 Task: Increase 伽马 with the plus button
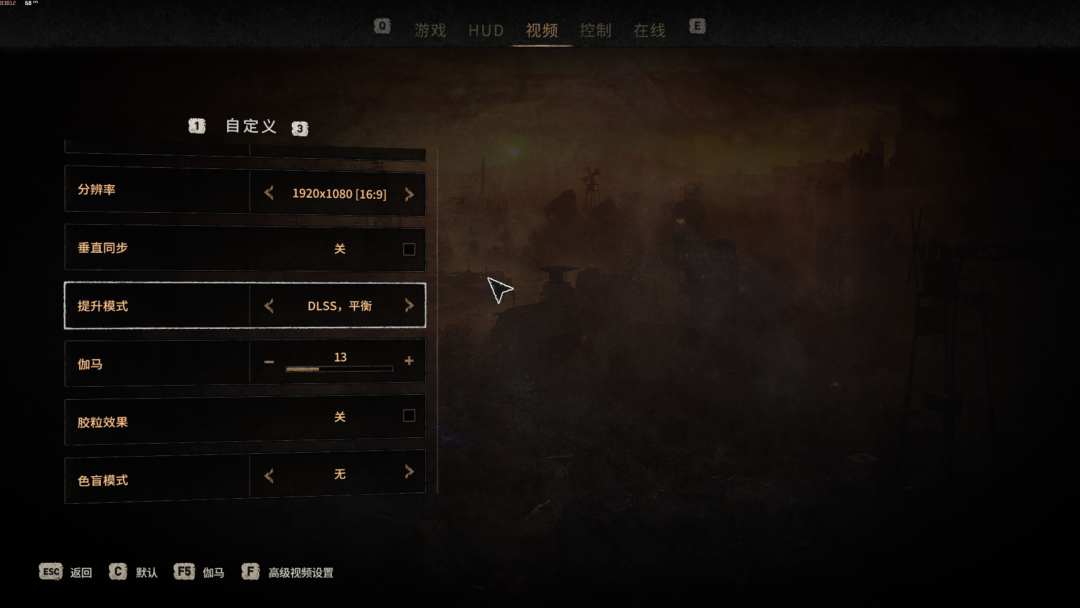[409, 362]
